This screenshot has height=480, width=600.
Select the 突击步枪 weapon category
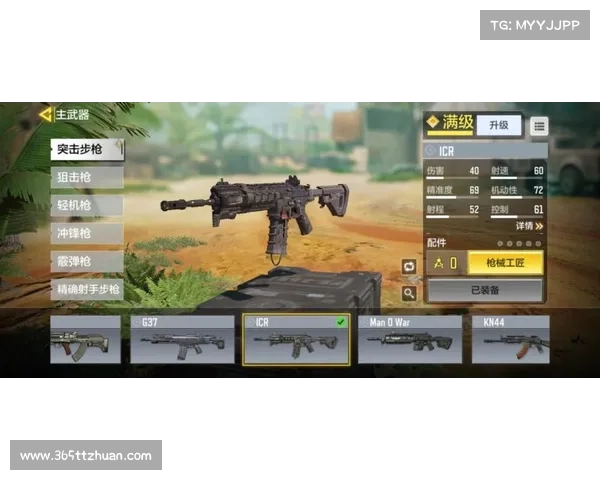point(87,149)
